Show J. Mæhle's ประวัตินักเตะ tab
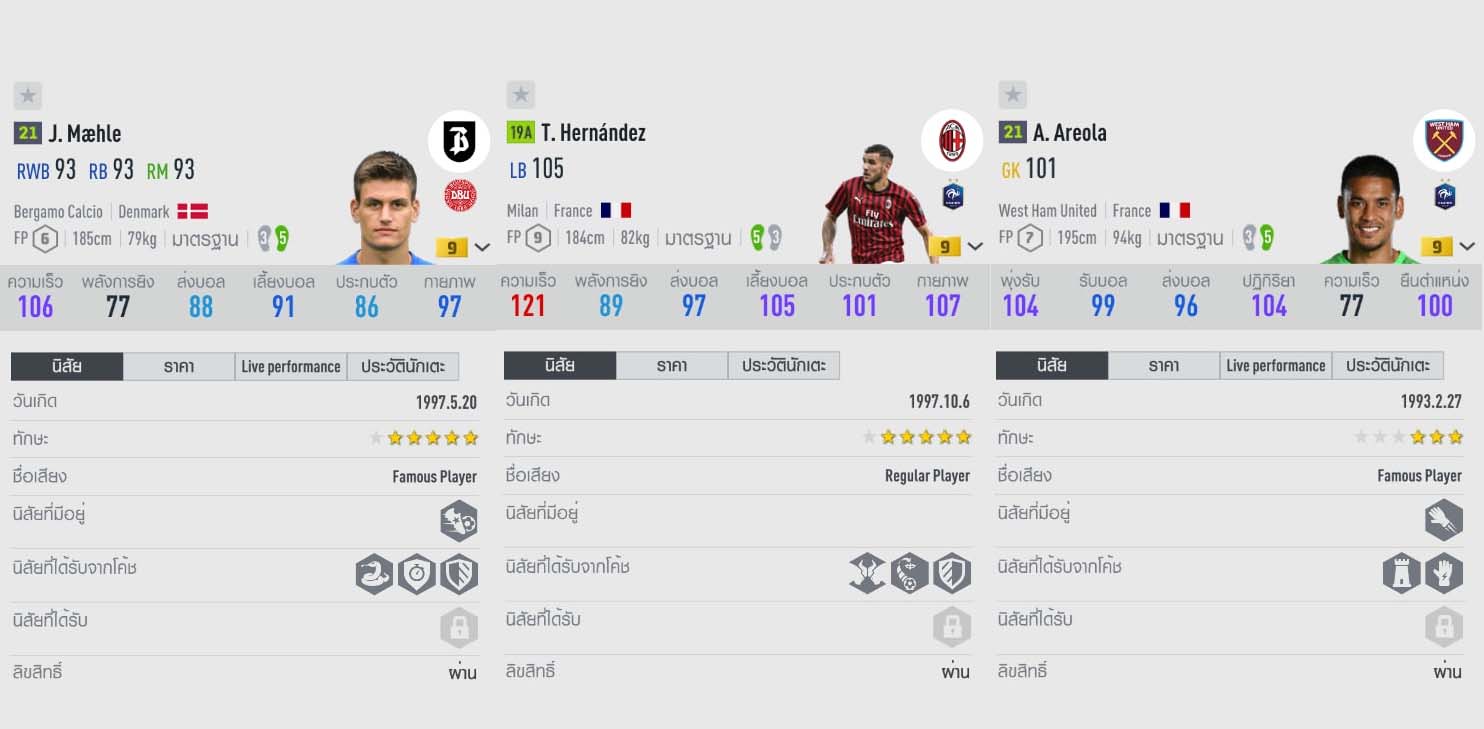The width and height of the screenshot is (1484, 729). pos(403,367)
